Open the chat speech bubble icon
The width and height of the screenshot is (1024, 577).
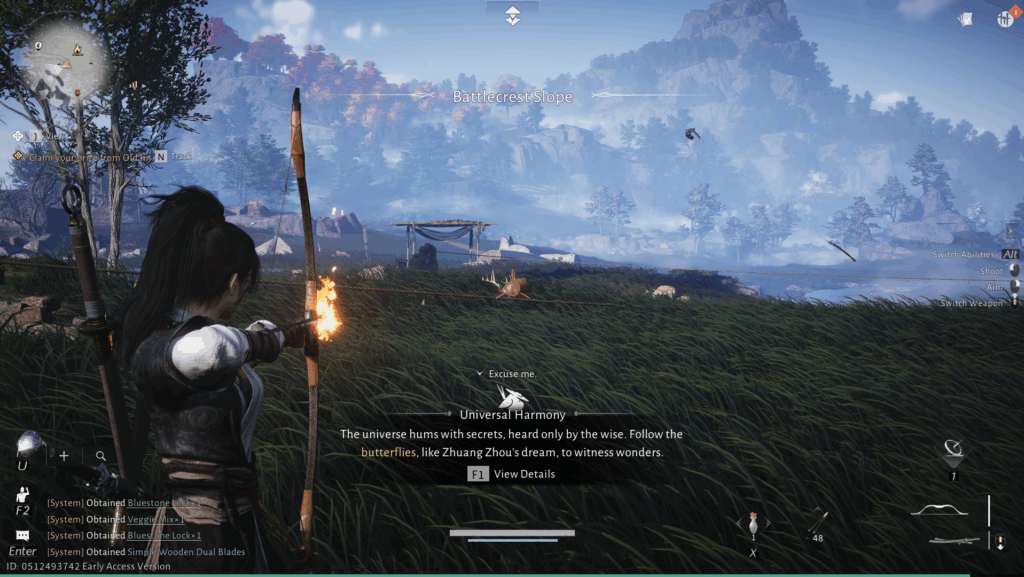pyautogui.click(x=22, y=535)
